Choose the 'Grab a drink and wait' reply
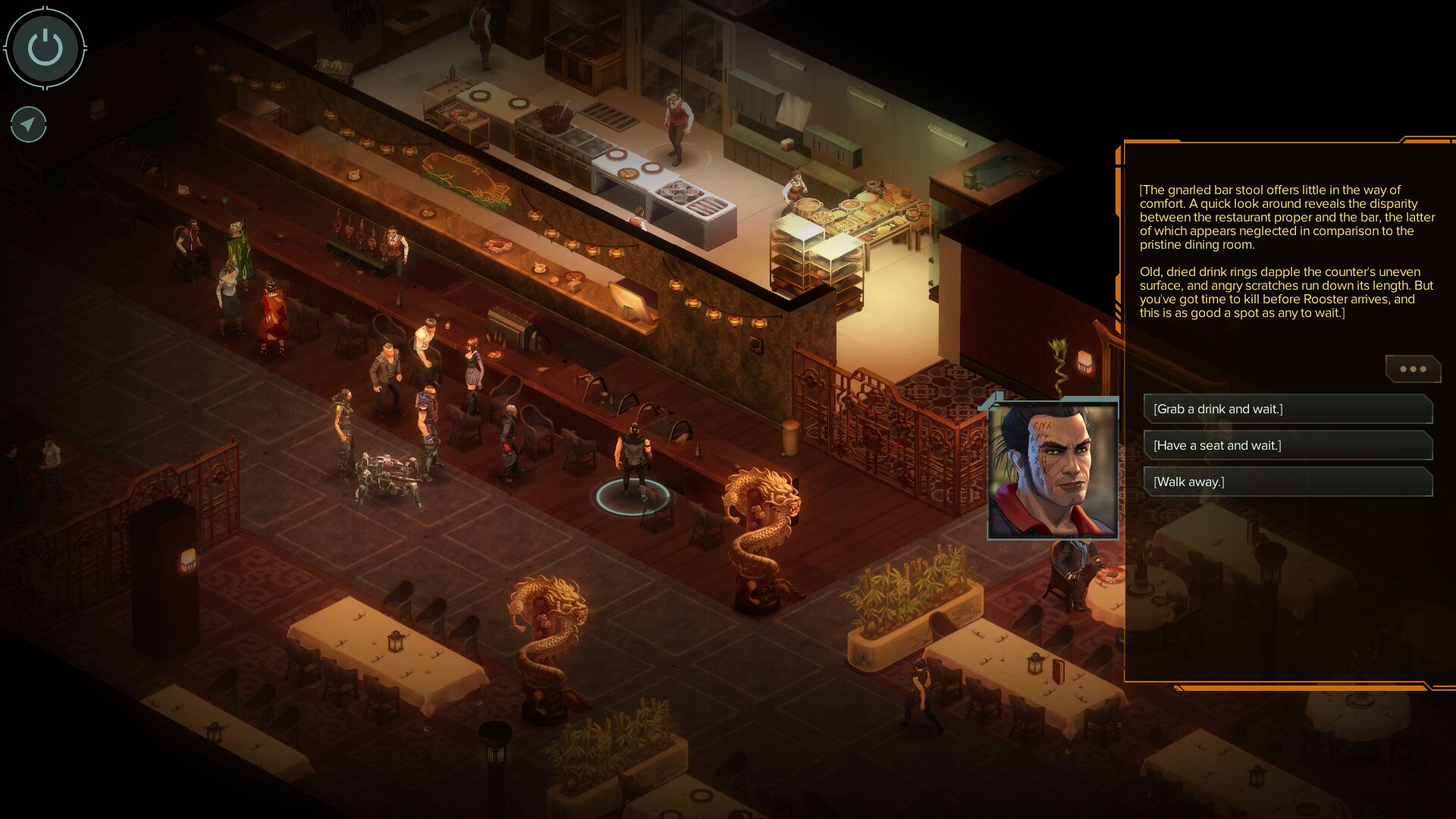The width and height of the screenshot is (1456, 819). click(x=1287, y=409)
